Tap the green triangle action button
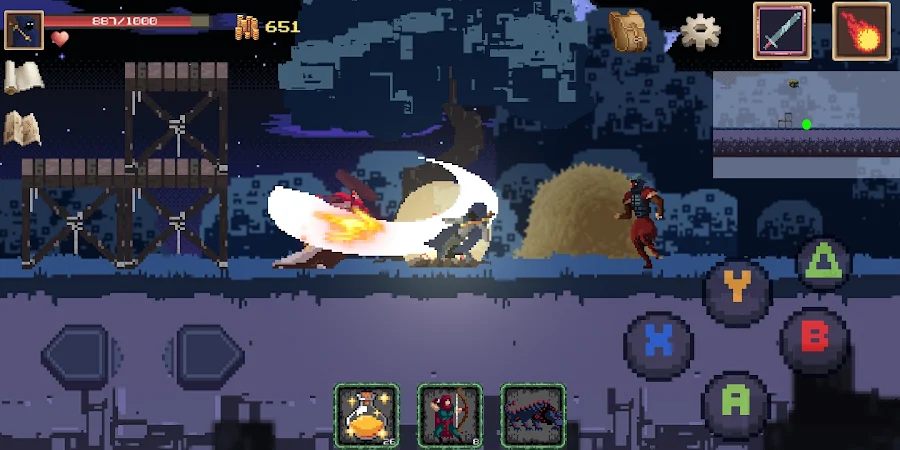 point(825,264)
